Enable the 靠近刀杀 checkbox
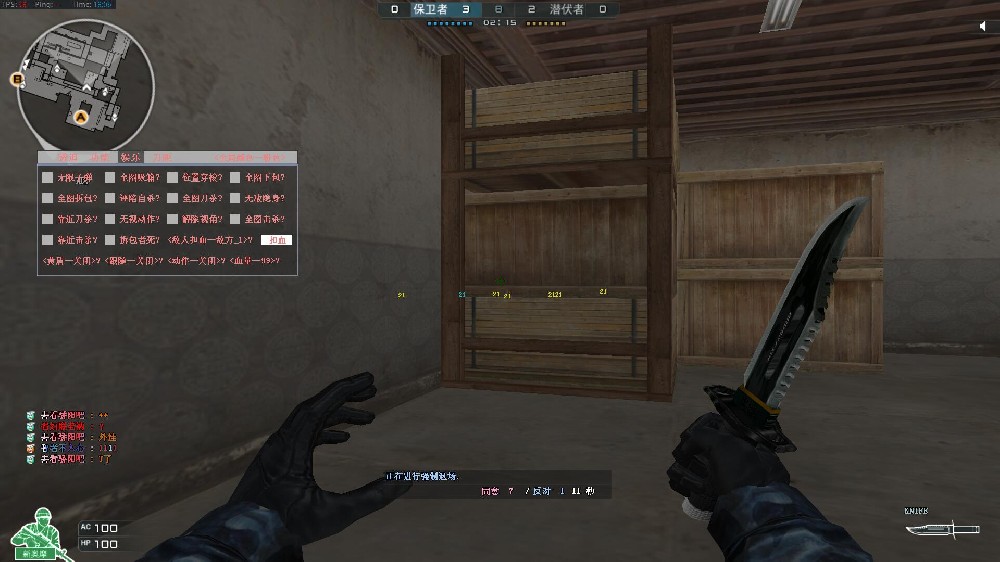The width and height of the screenshot is (1000, 562). [x=48, y=219]
